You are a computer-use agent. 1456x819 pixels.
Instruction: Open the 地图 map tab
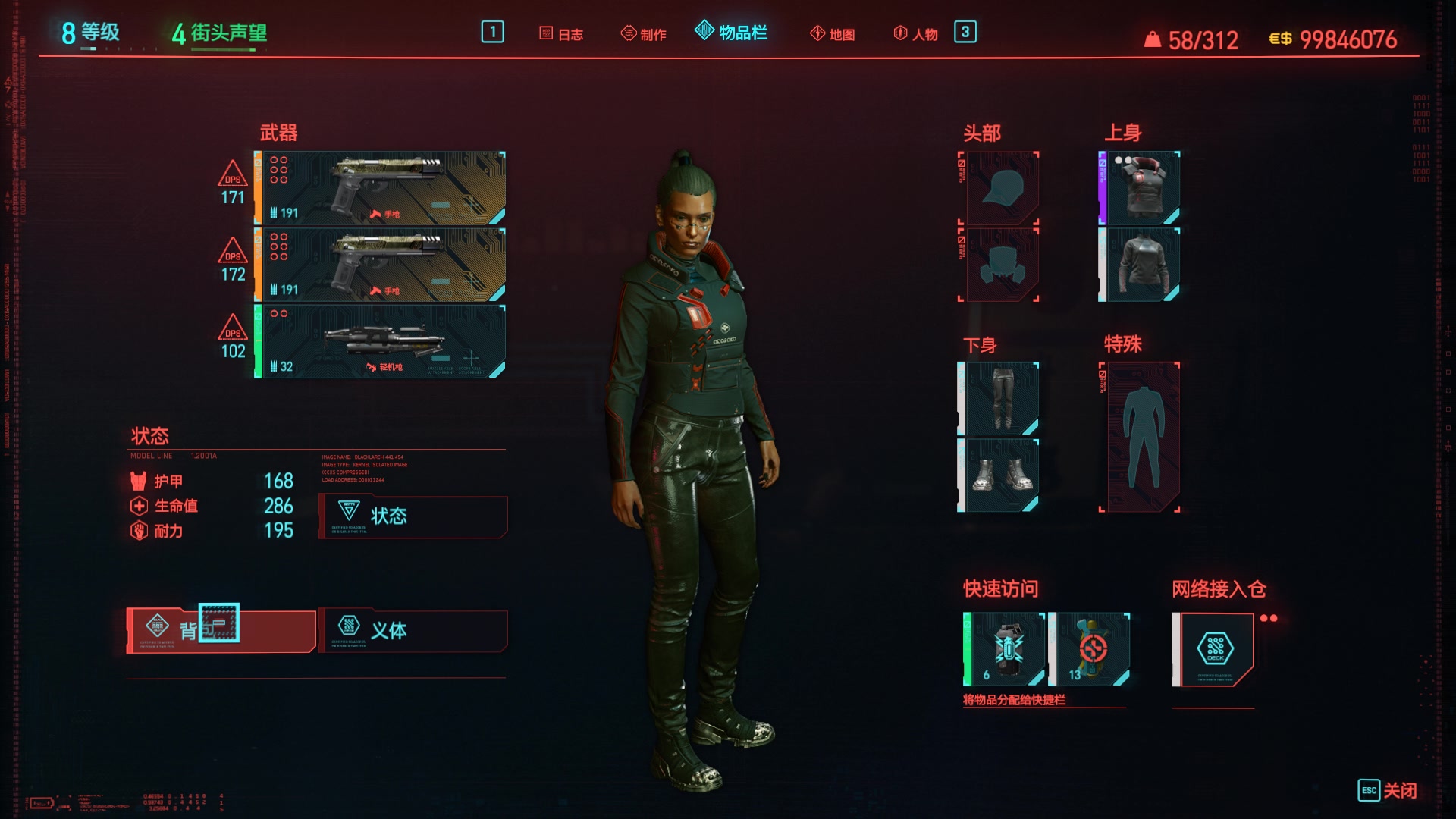833,34
